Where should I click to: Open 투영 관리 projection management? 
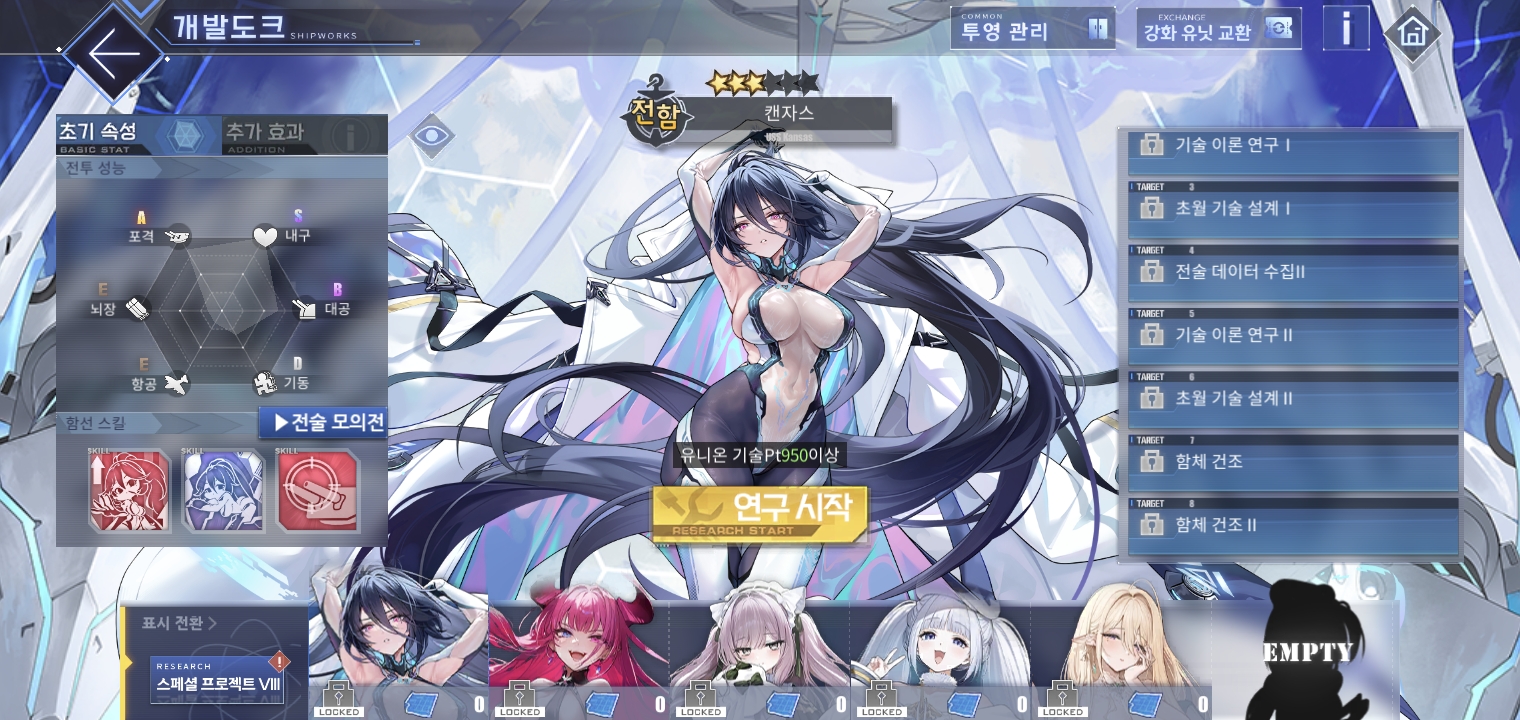(1032, 29)
